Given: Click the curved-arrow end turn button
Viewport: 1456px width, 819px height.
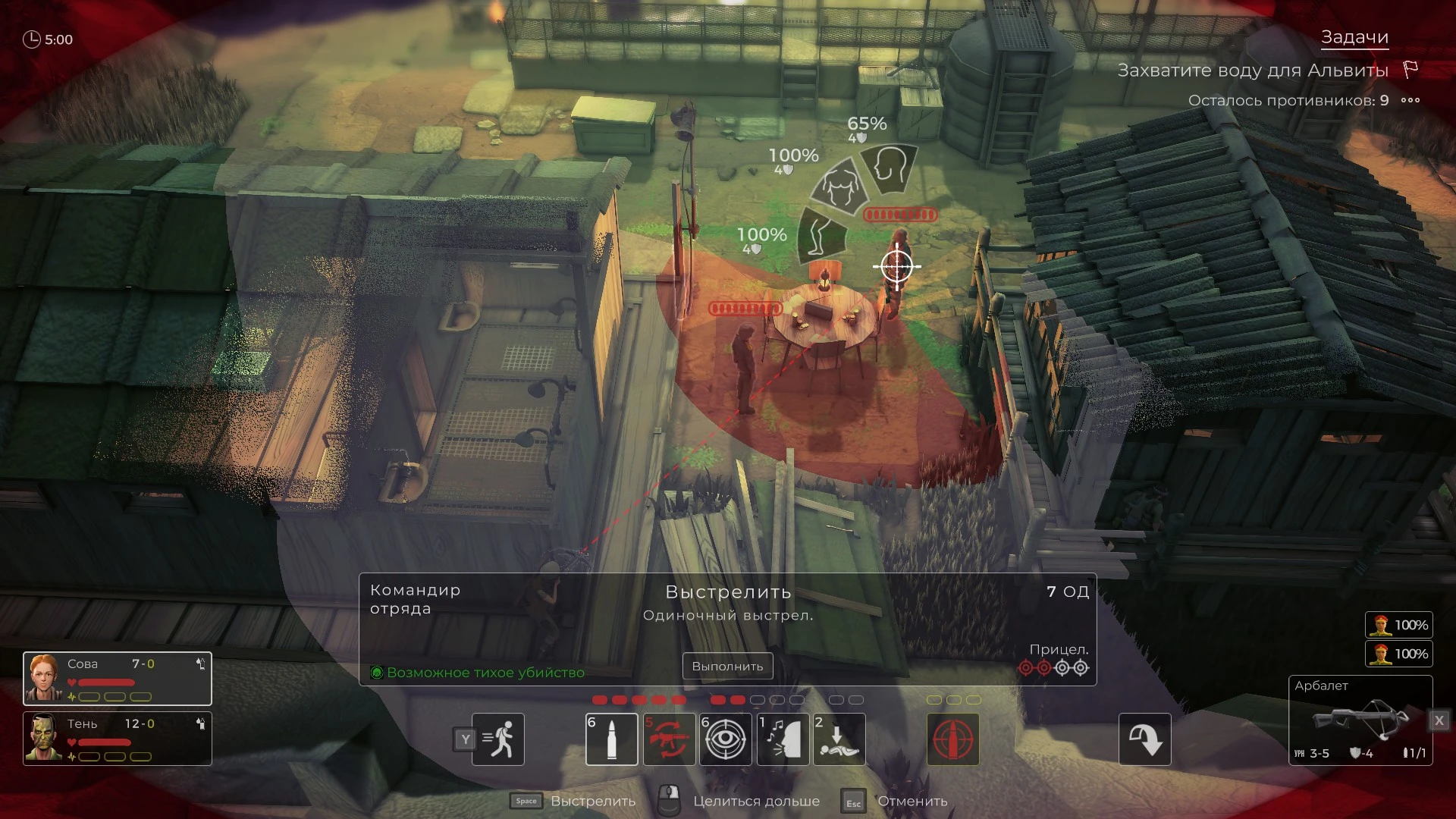Looking at the screenshot, I should click(1144, 739).
